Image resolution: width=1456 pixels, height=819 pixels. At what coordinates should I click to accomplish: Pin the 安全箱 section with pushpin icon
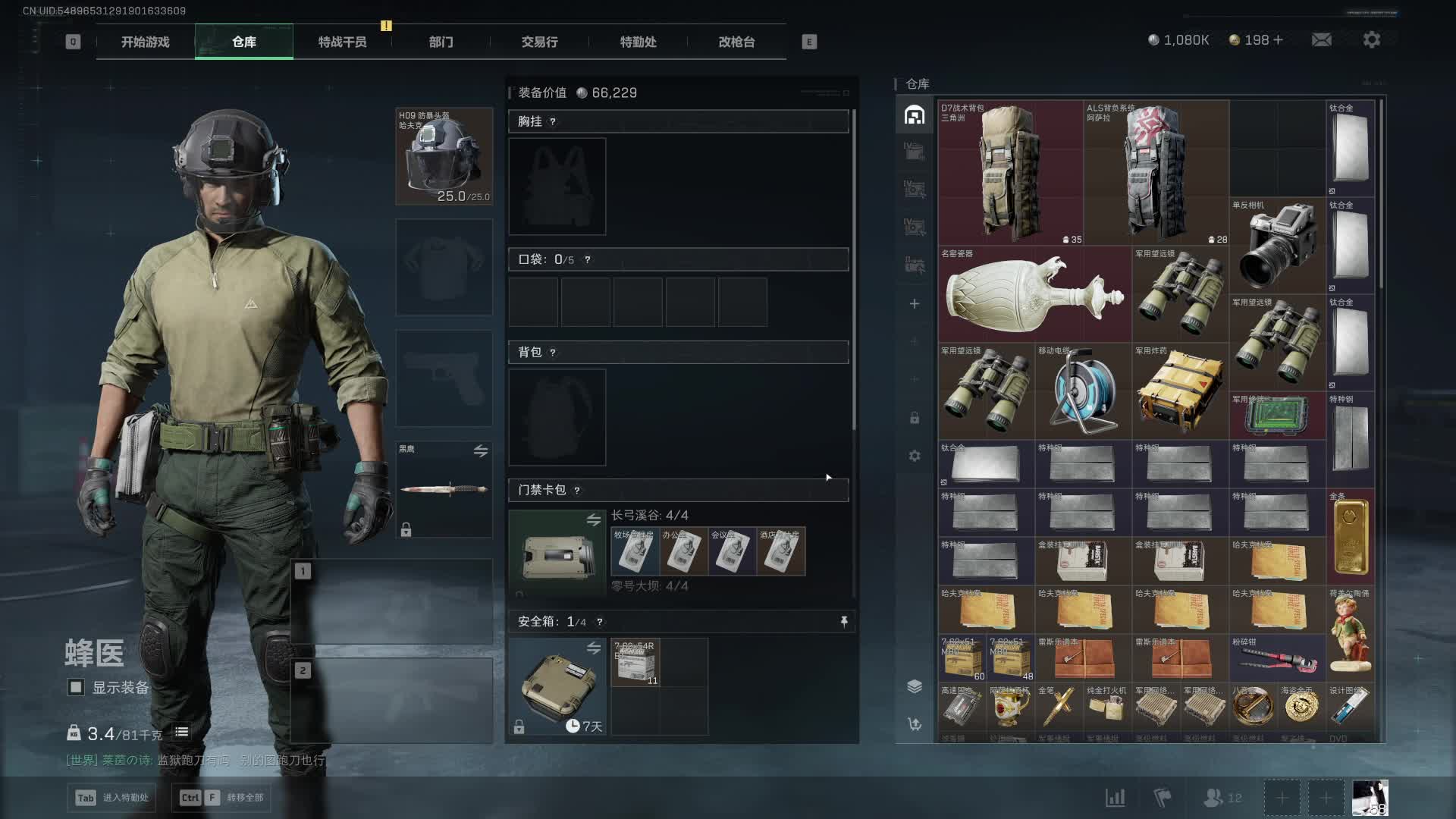coord(844,622)
